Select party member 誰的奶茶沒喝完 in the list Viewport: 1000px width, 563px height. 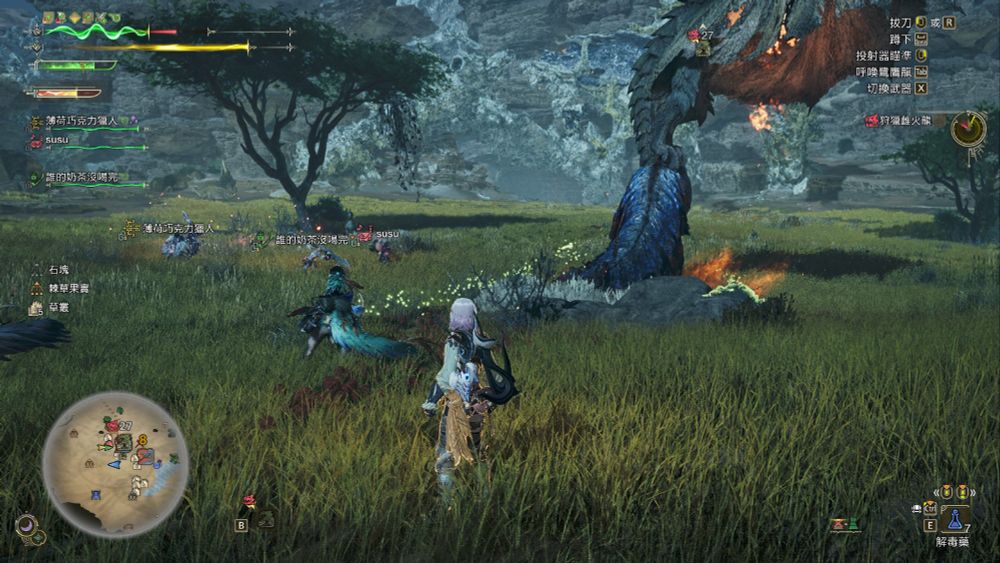(x=80, y=178)
